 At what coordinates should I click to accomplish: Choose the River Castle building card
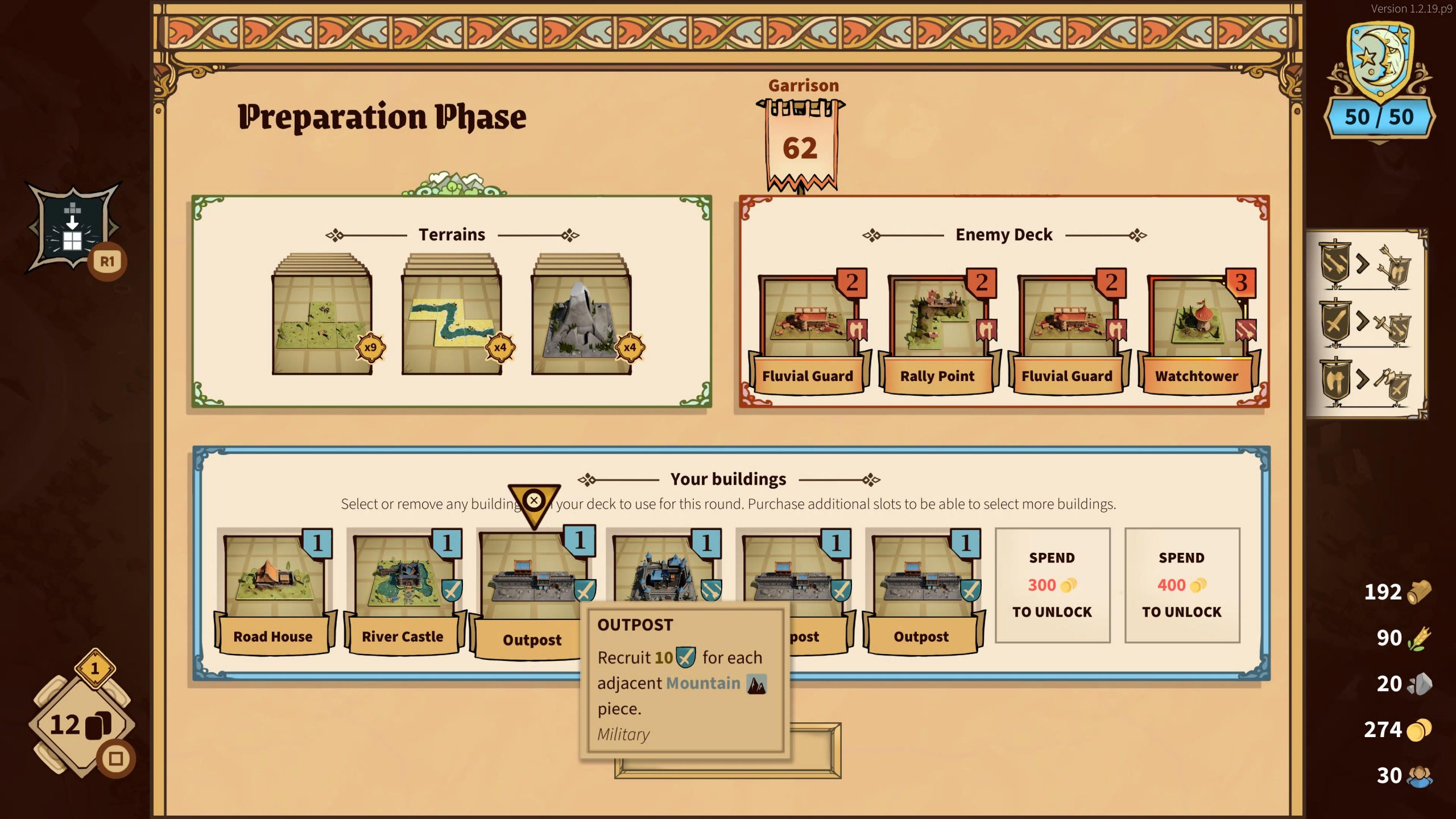click(403, 591)
